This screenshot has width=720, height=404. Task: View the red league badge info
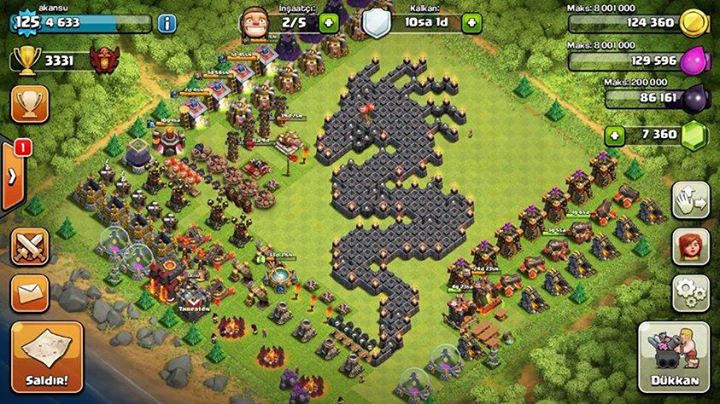(100, 62)
